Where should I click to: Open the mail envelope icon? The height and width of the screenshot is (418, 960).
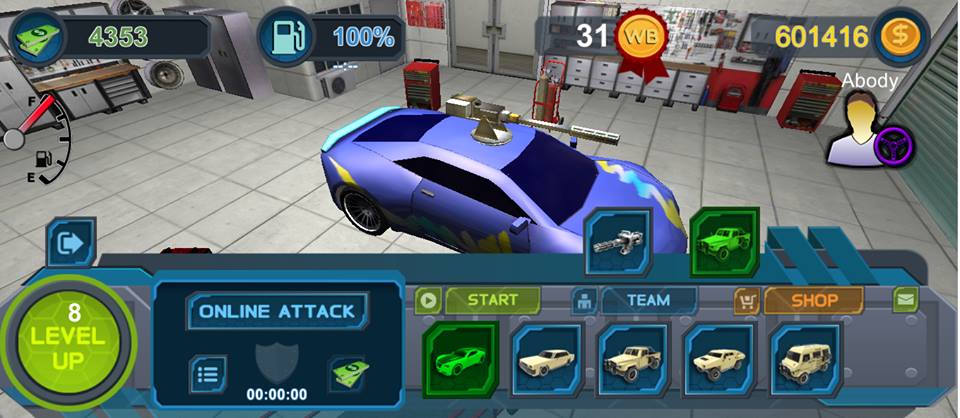point(905,298)
